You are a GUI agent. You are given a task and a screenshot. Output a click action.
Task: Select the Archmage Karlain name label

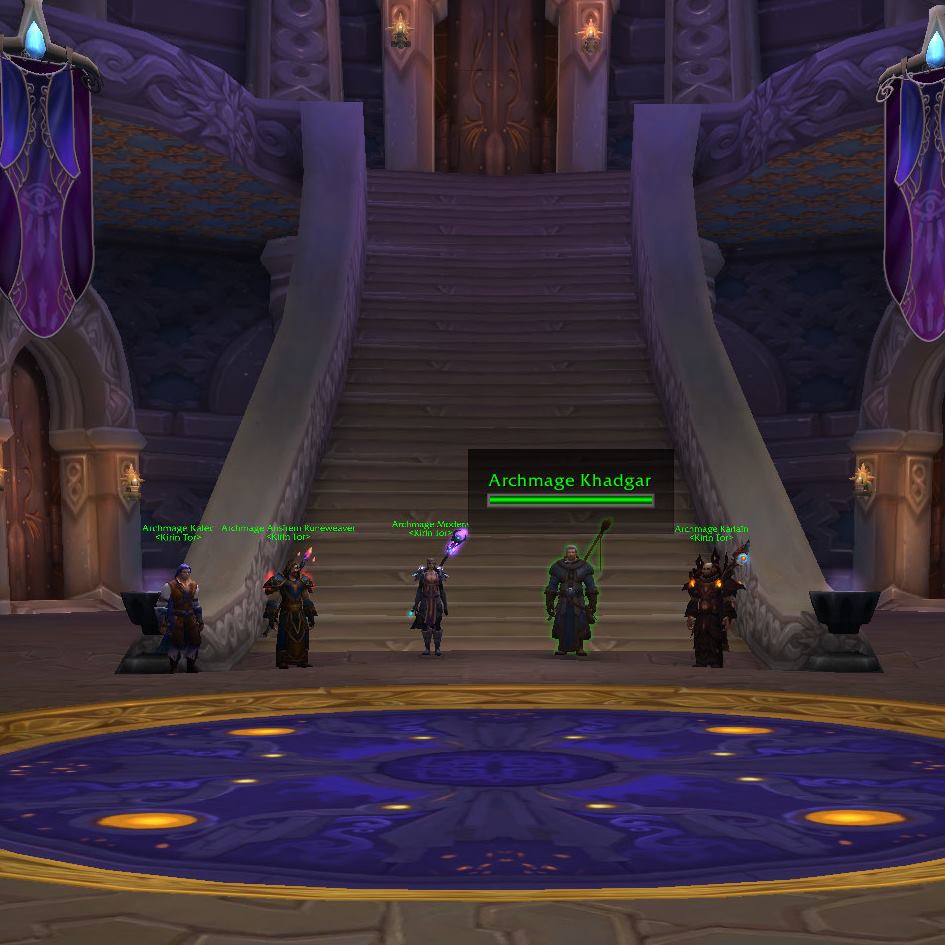click(x=711, y=530)
